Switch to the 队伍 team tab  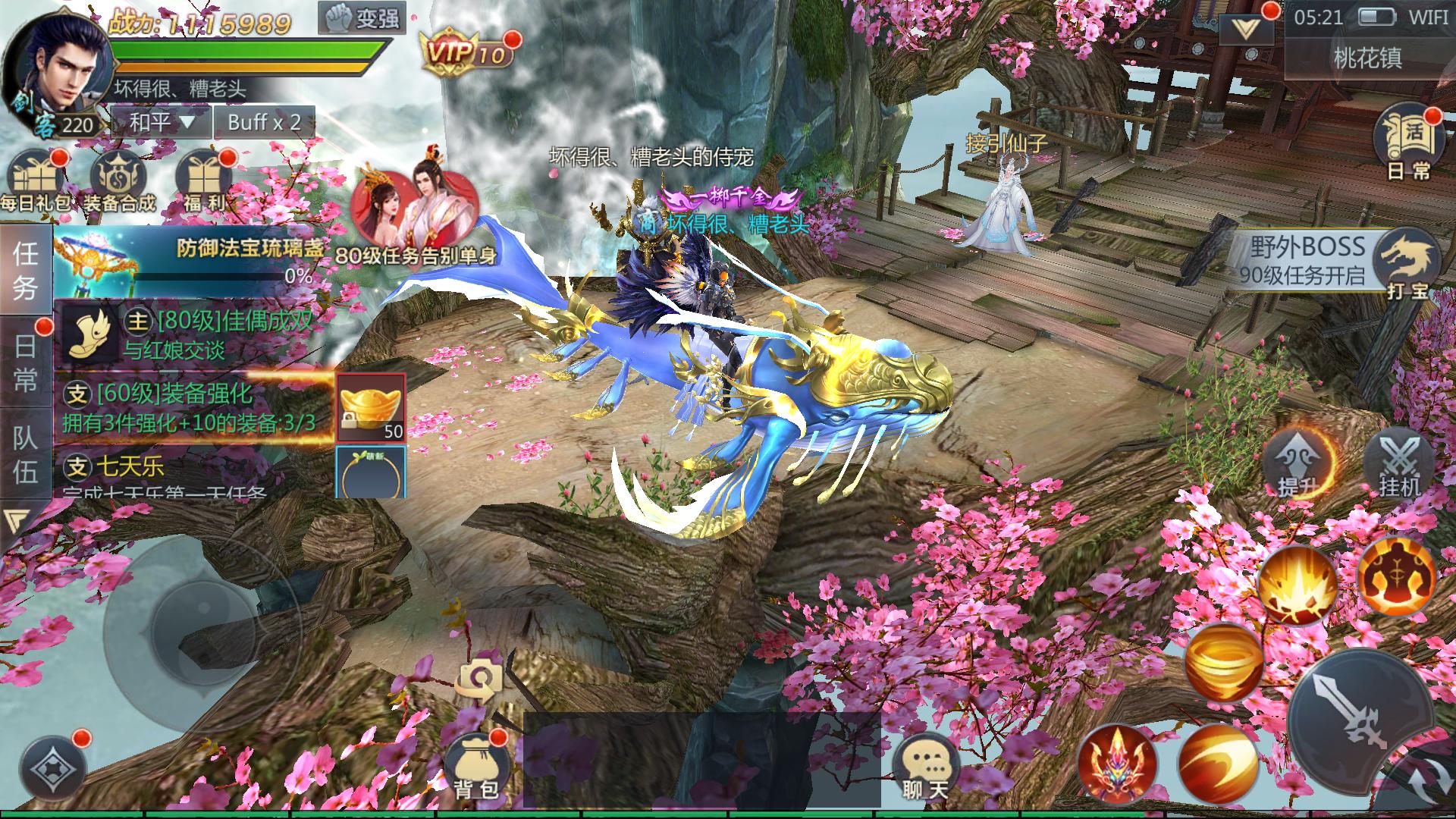point(25,453)
